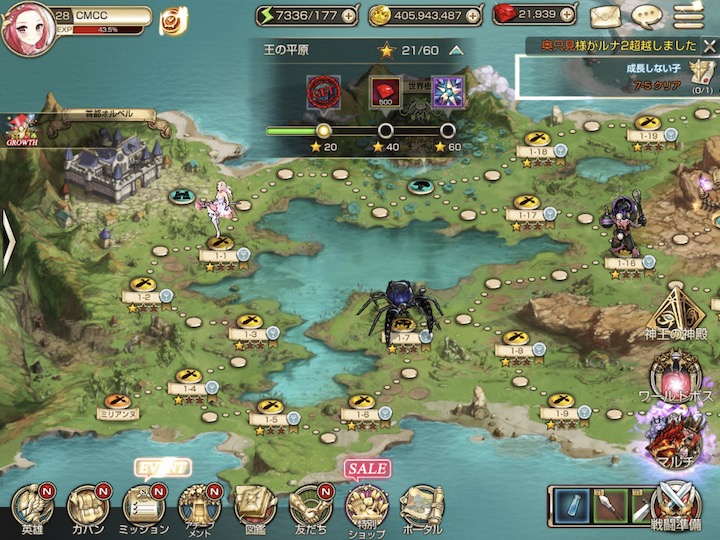Open the chat speech bubble
The height and width of the screenshot is (540, 720).
click(647, 16)
